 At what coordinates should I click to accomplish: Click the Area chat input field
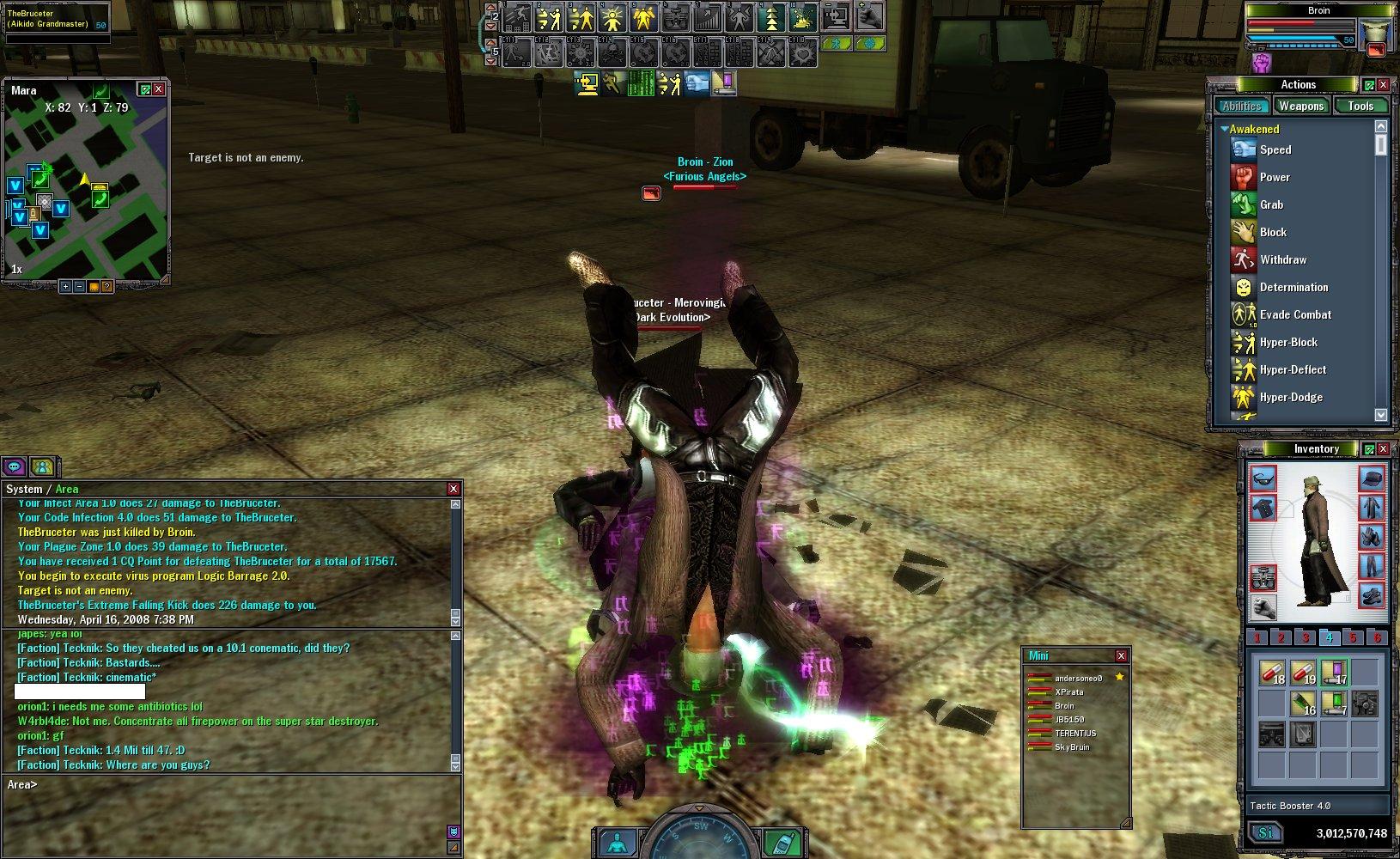(x=232, y=784)
